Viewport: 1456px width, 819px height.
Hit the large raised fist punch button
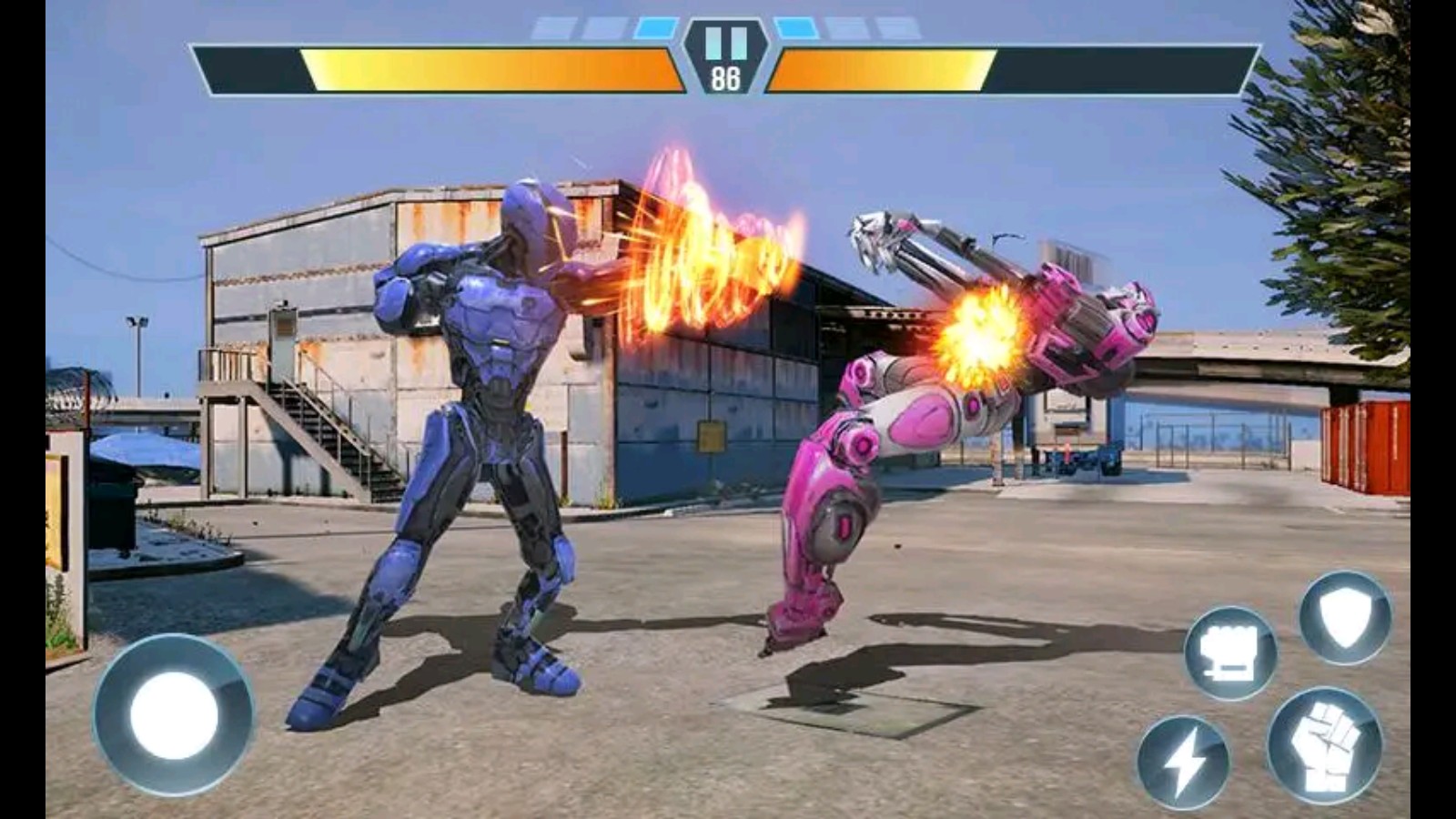click(x=1324, y=745)
